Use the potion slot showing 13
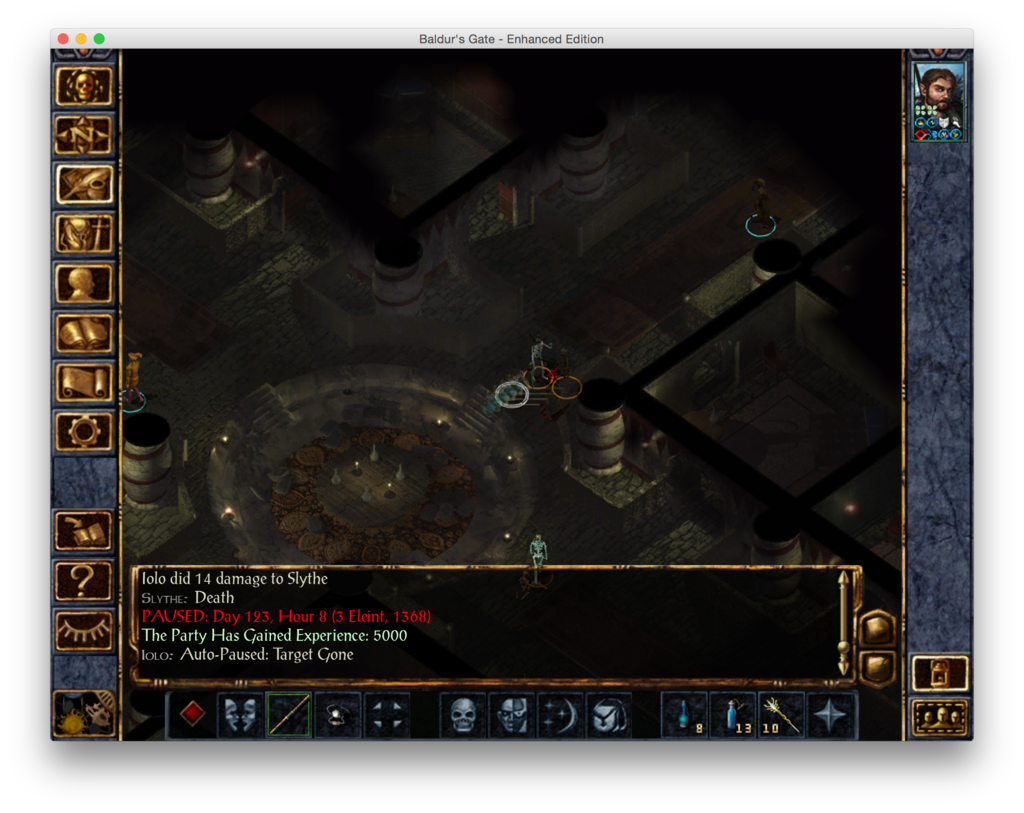 [733, 715]
